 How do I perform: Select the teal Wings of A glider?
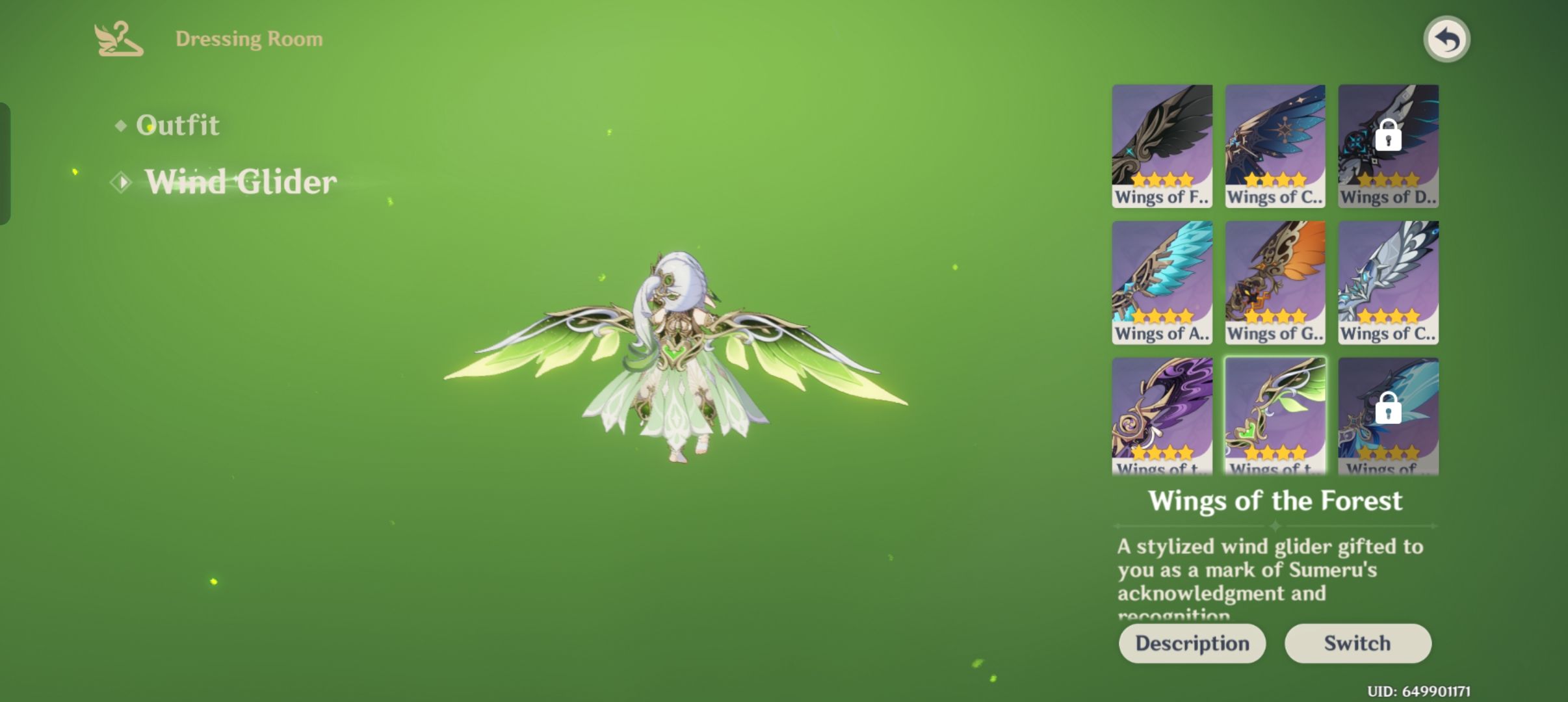click(x=1162, y=282)
